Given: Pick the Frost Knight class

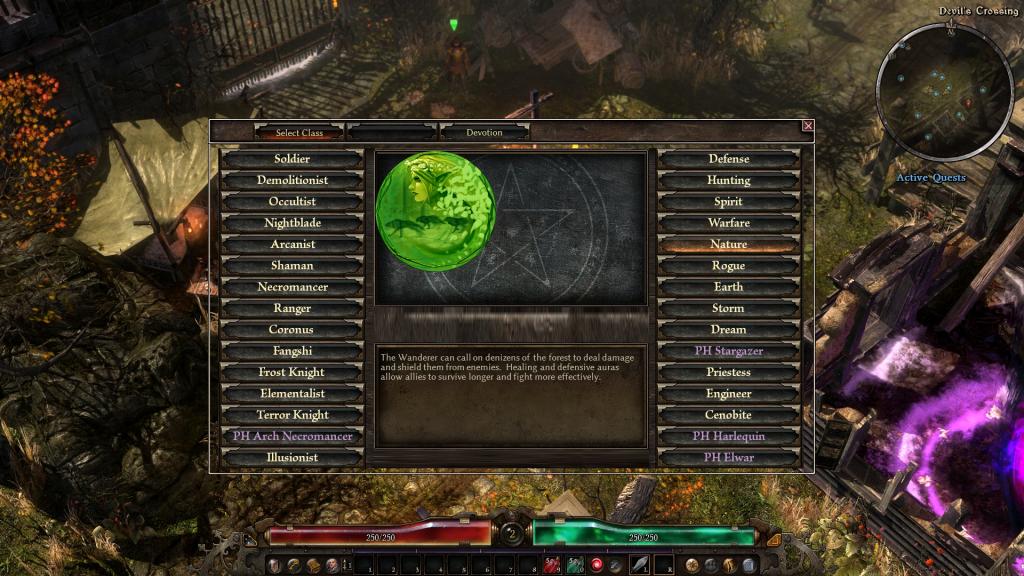Looking at the screenshot, I should (292, 372).
